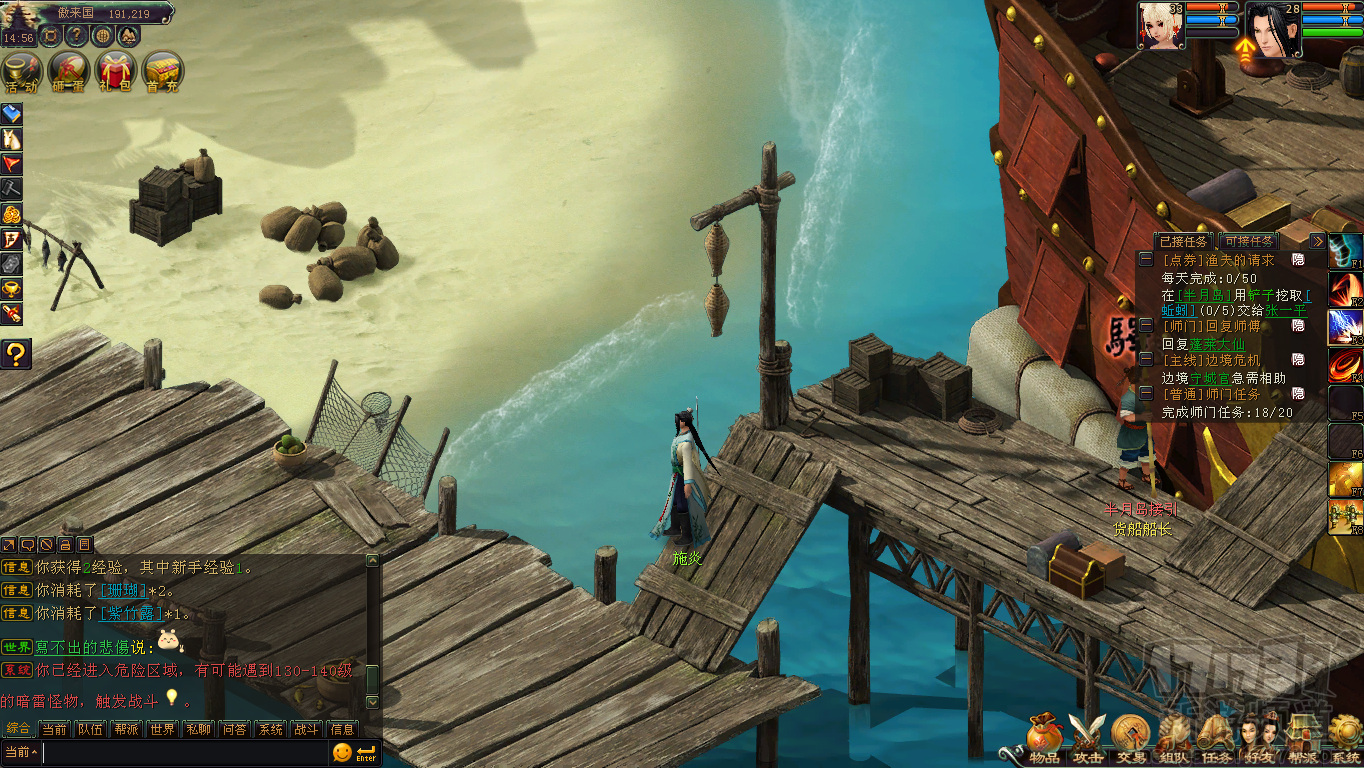1364x768 pixels.
Task: Click the chat message input field
Action: [185, 752]
